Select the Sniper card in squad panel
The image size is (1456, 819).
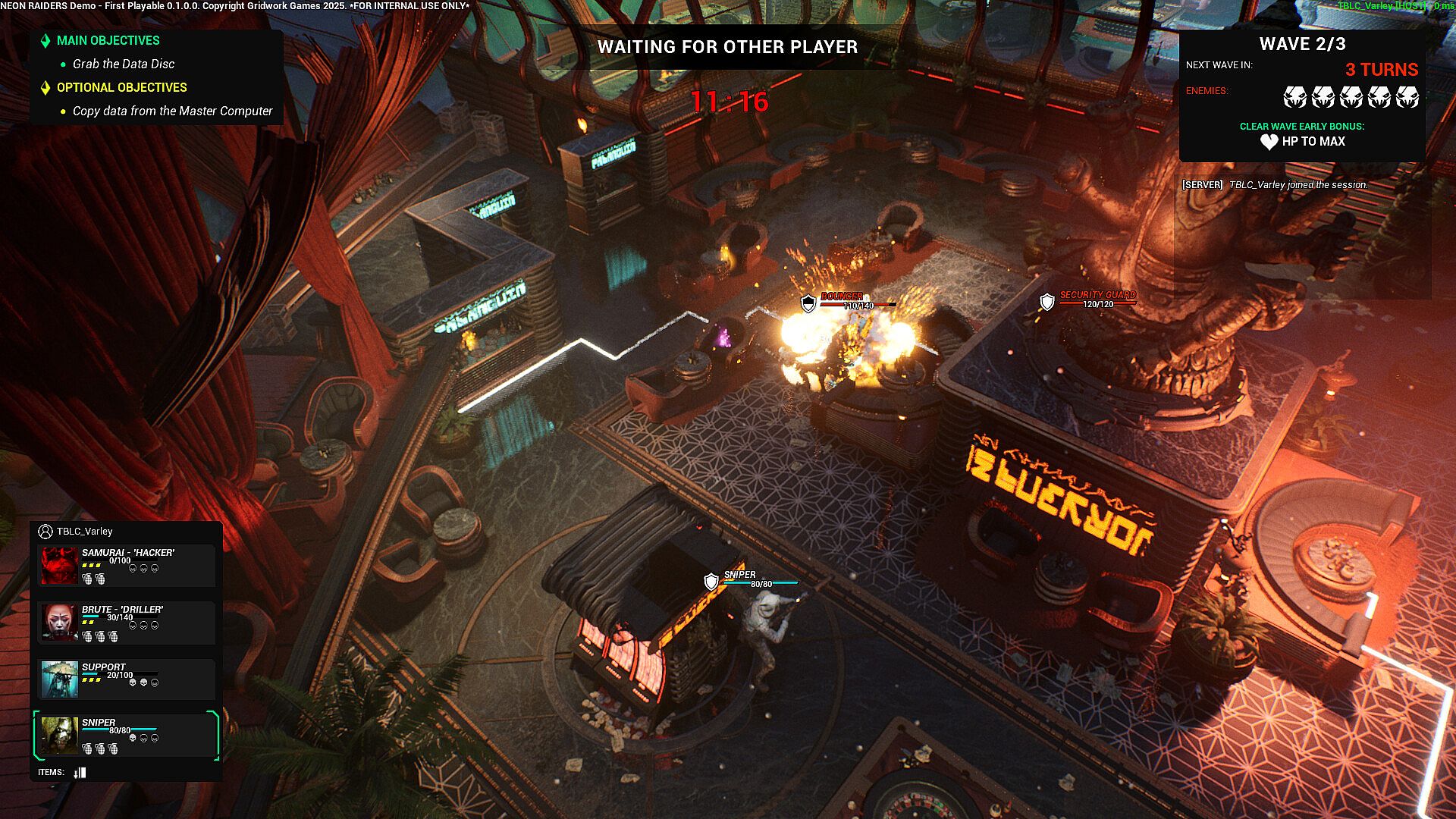coord(127,736)
